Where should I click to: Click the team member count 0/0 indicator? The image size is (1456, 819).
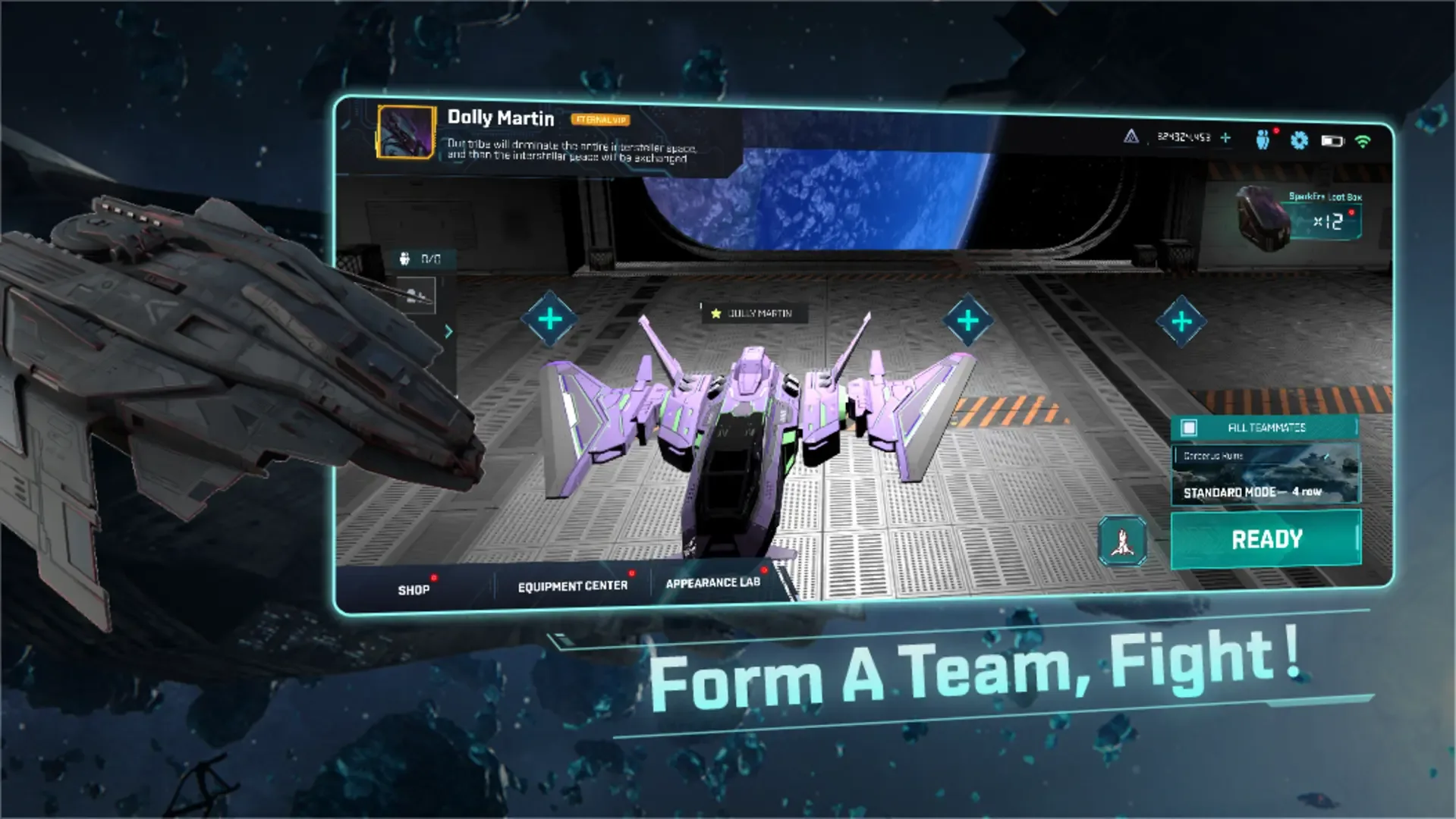coord(422,259)
